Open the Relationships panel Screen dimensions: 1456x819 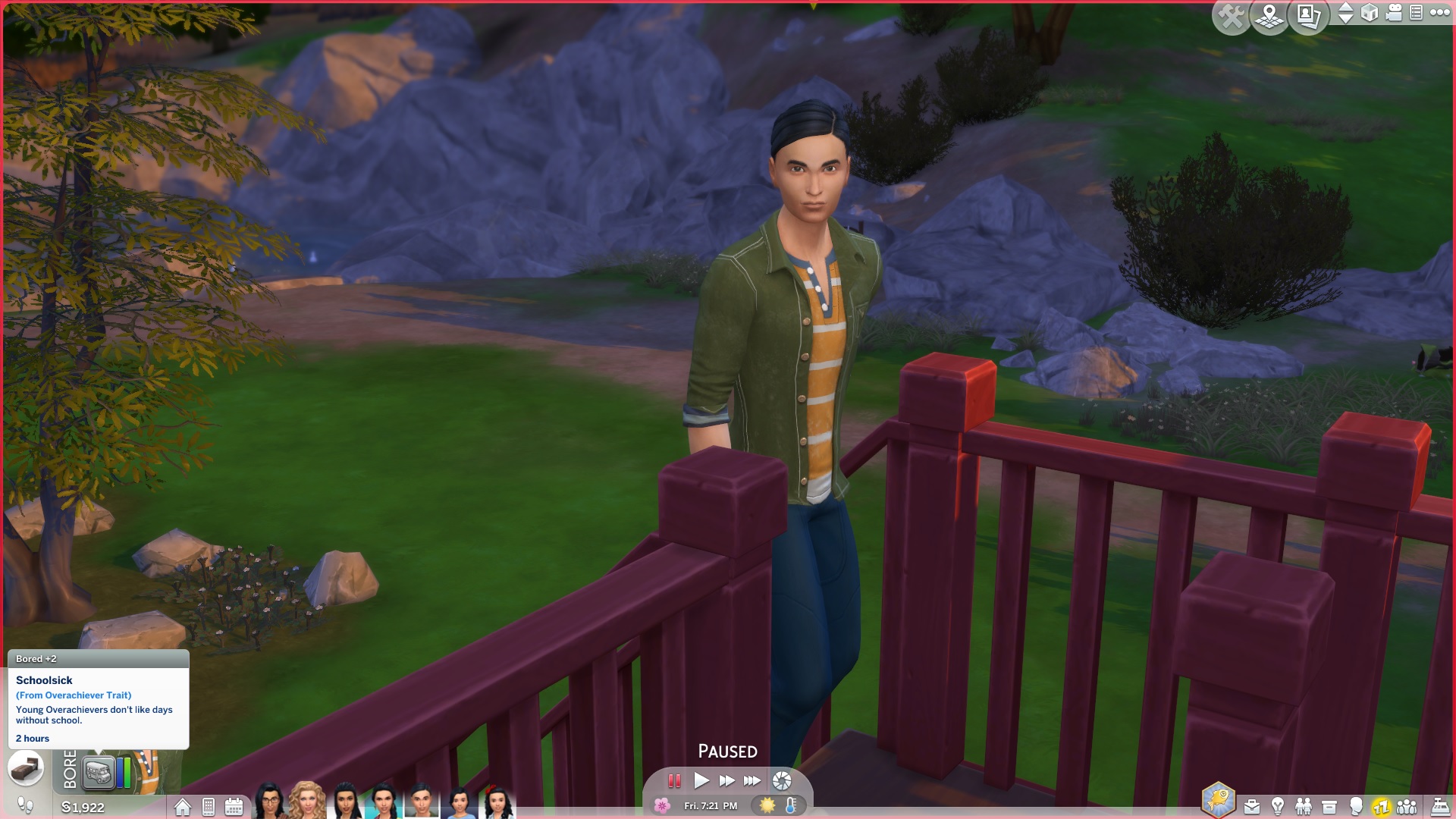(1304, 805)
